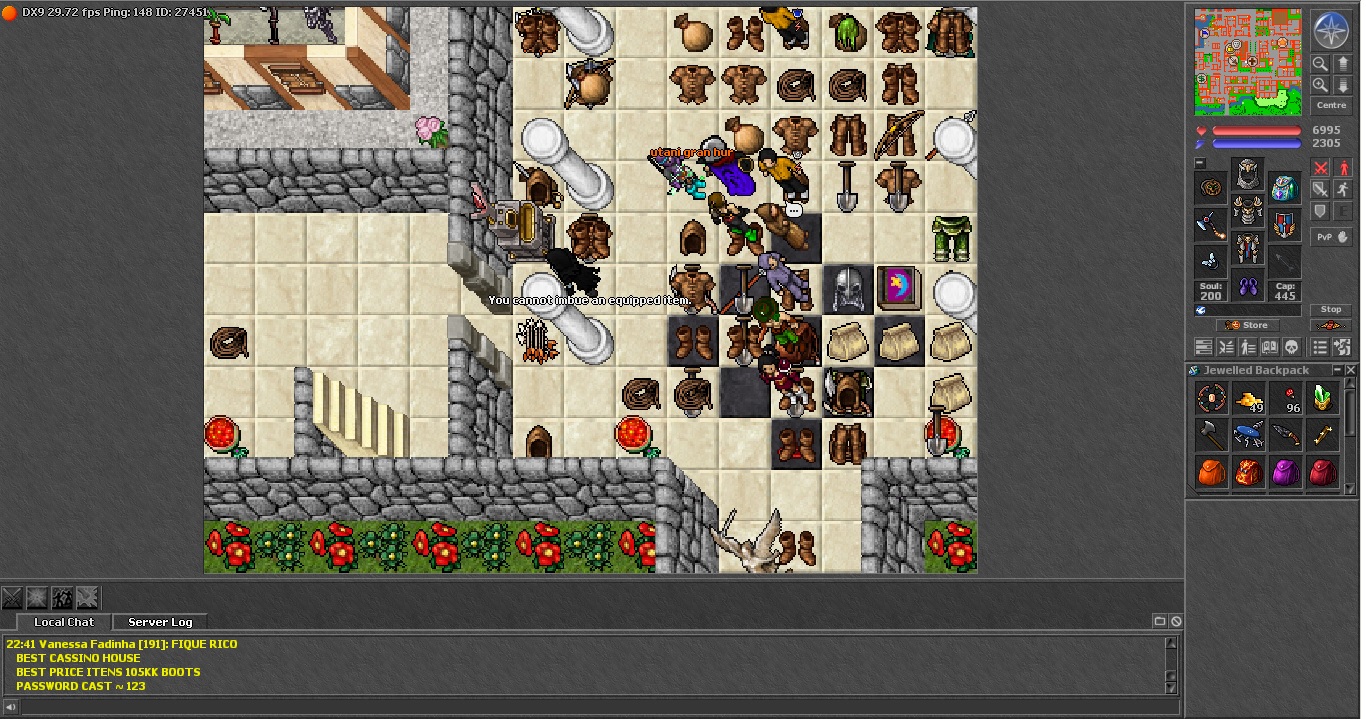
Task: Select the gold coins stack in backpack
Action: 1248,400
